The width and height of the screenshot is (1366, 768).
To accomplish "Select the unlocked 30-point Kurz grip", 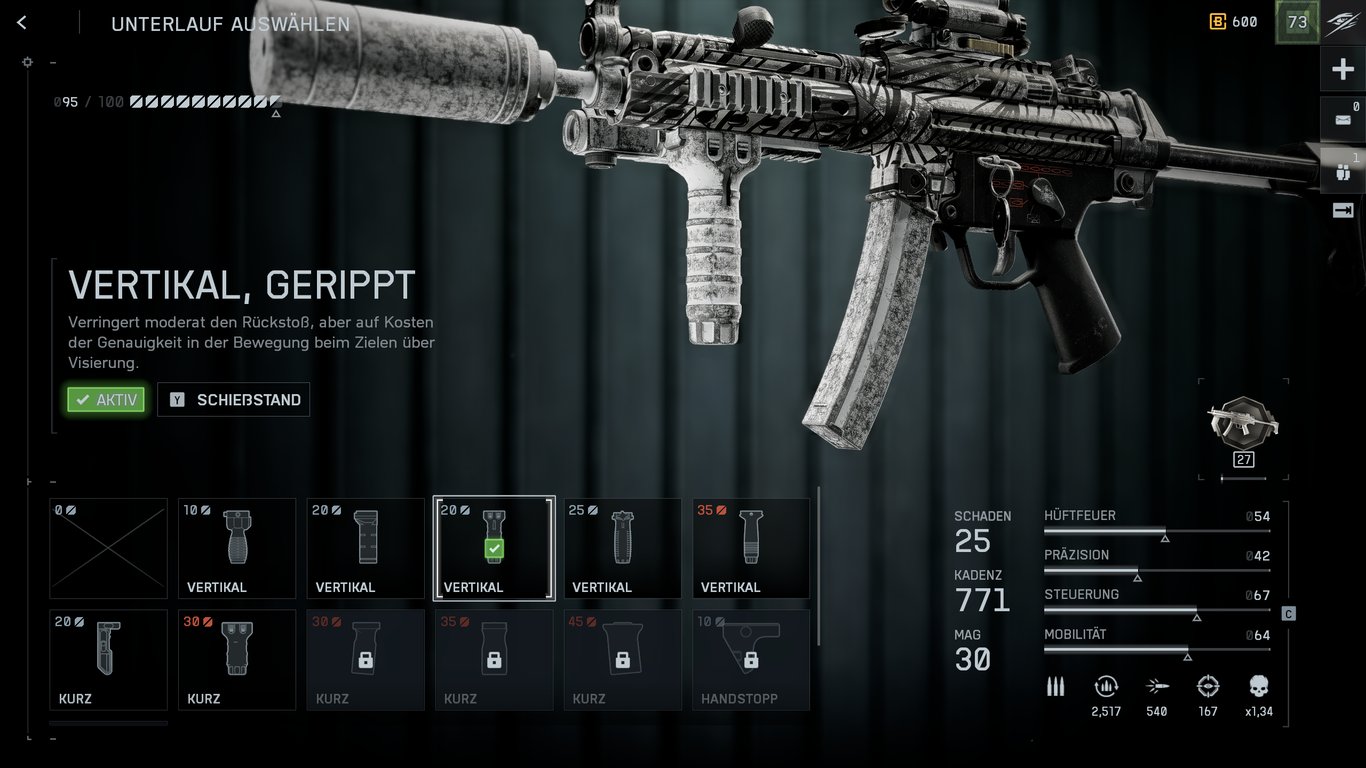I will coord(237,659).
